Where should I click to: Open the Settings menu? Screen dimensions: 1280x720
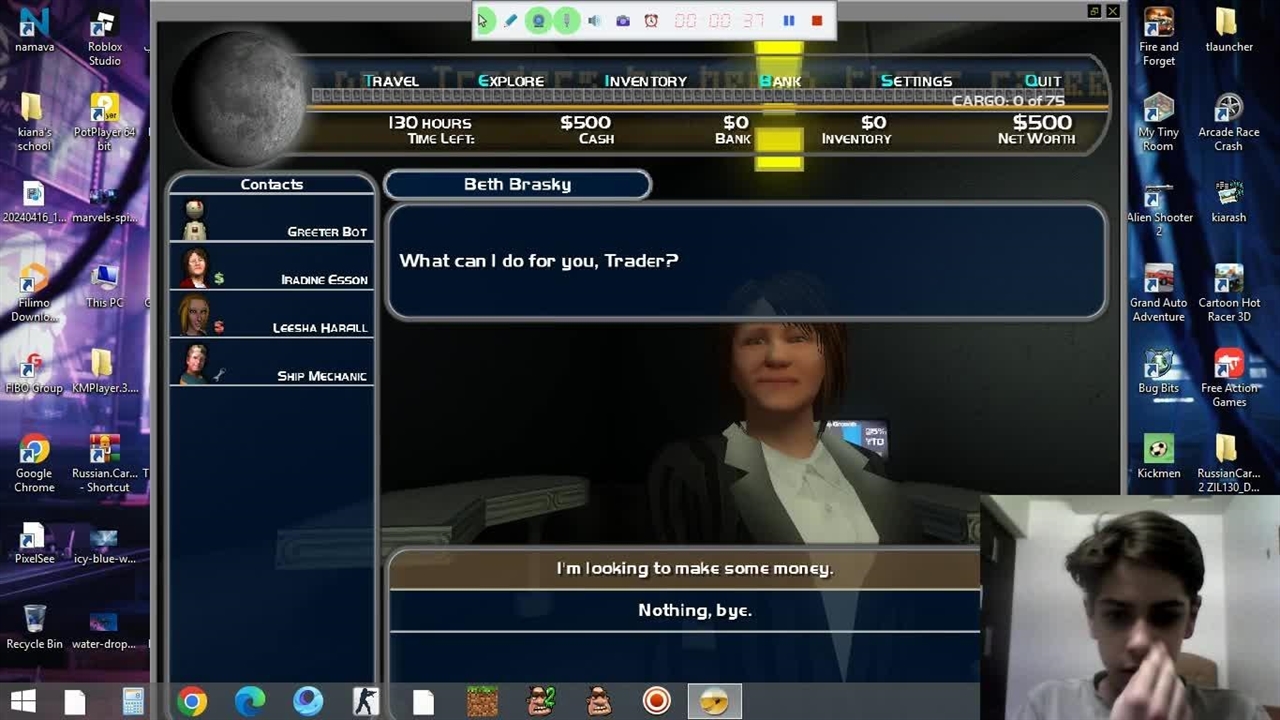(916, 81)
